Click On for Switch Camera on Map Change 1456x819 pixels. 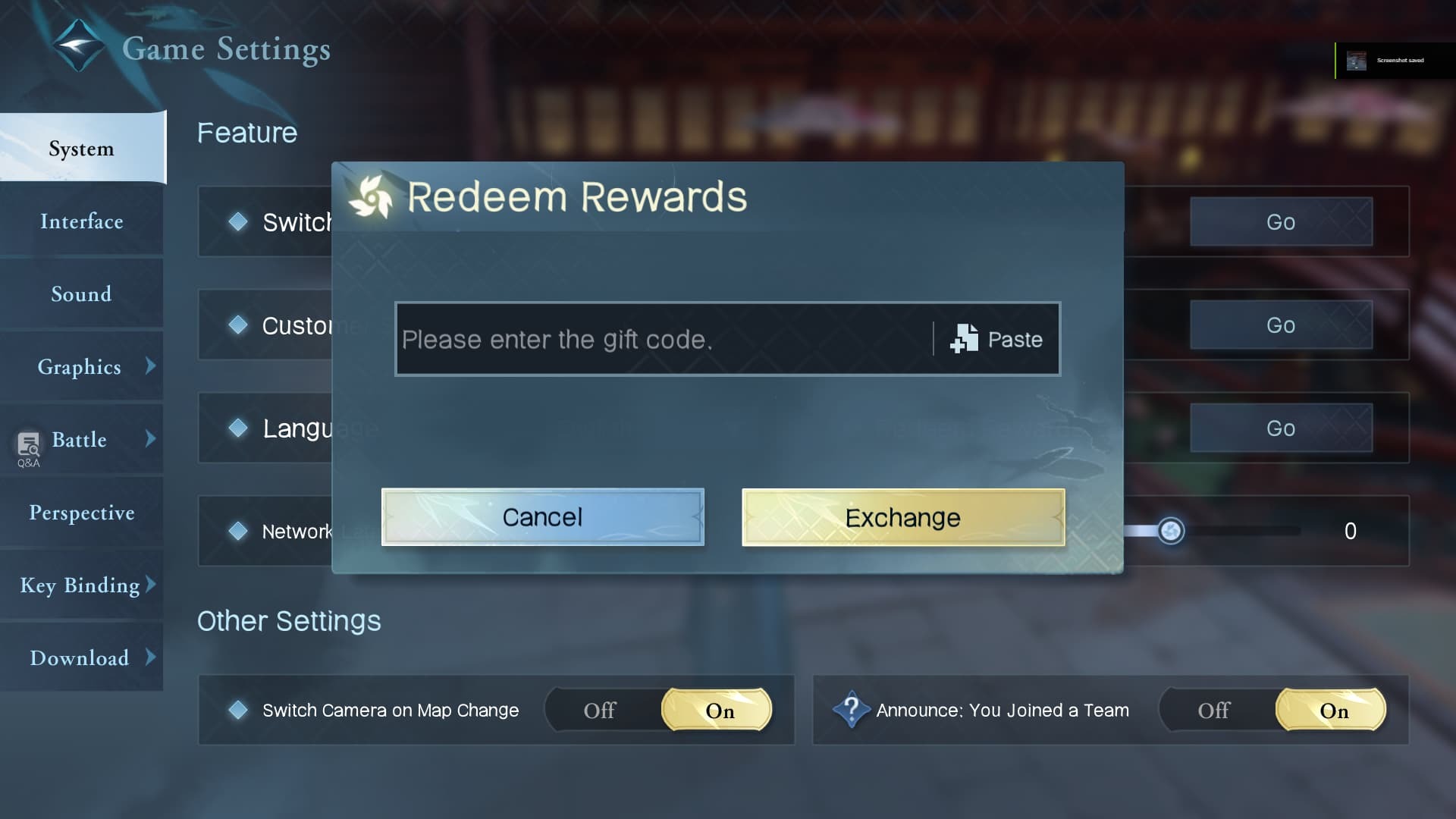coord(718,710)
